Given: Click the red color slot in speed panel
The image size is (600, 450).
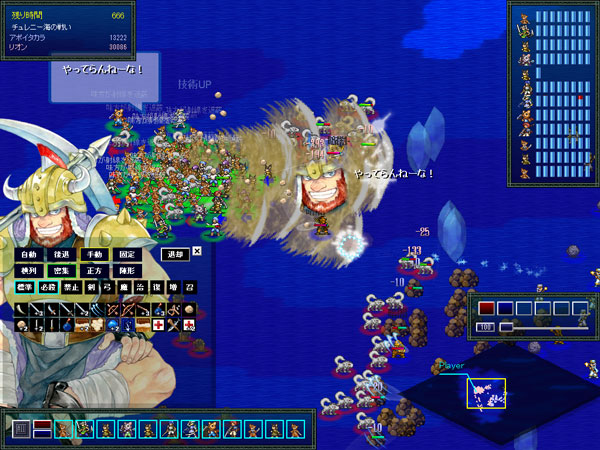Looking at the screenshot, I should point(487,308).
